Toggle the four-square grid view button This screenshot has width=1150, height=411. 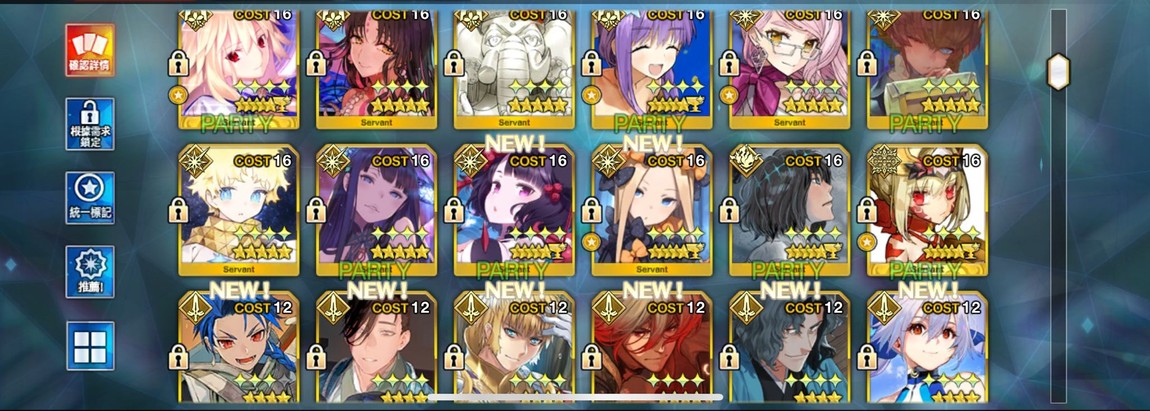(x=90, y=346)
